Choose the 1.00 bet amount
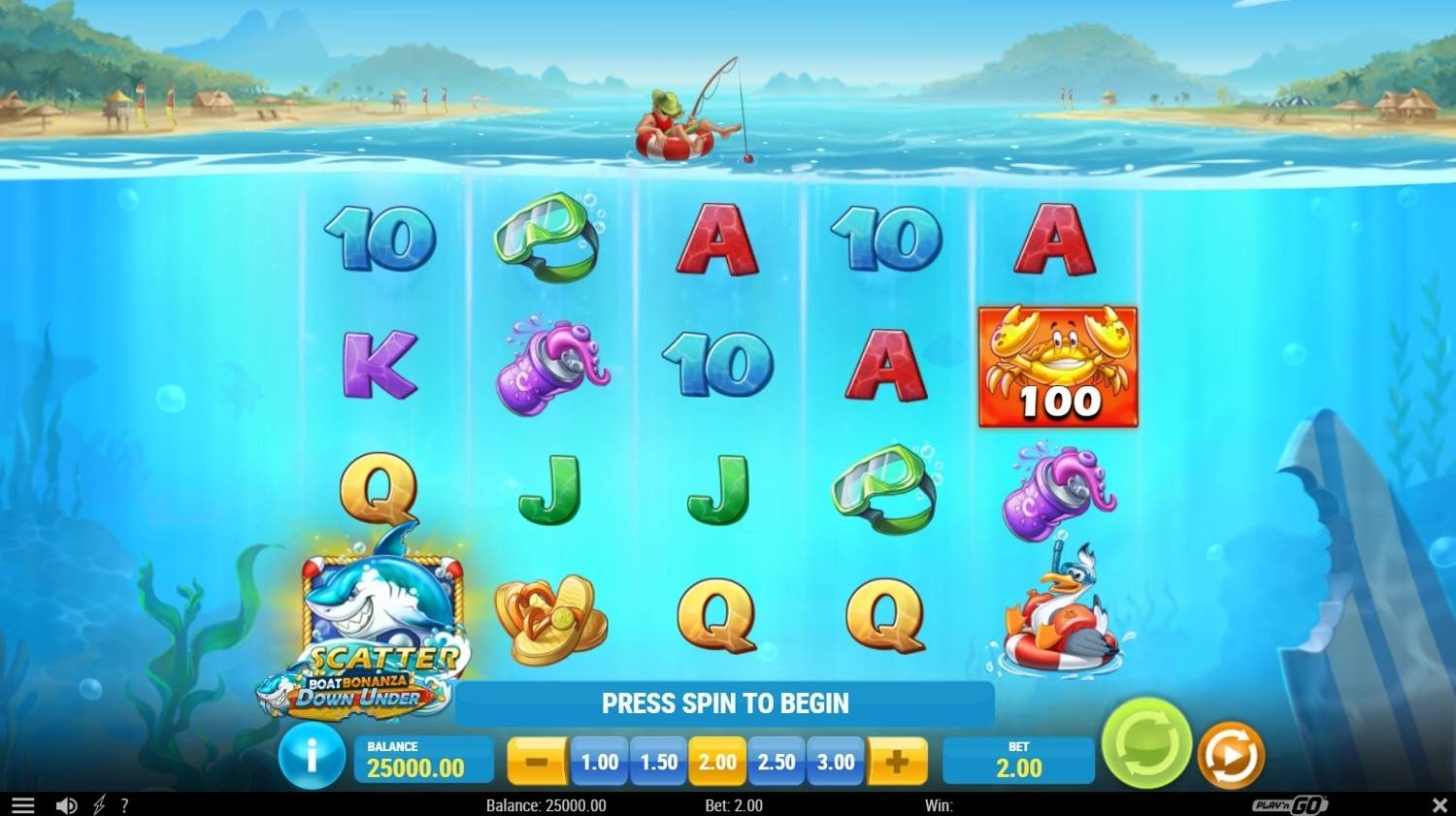 click(599, 761)
